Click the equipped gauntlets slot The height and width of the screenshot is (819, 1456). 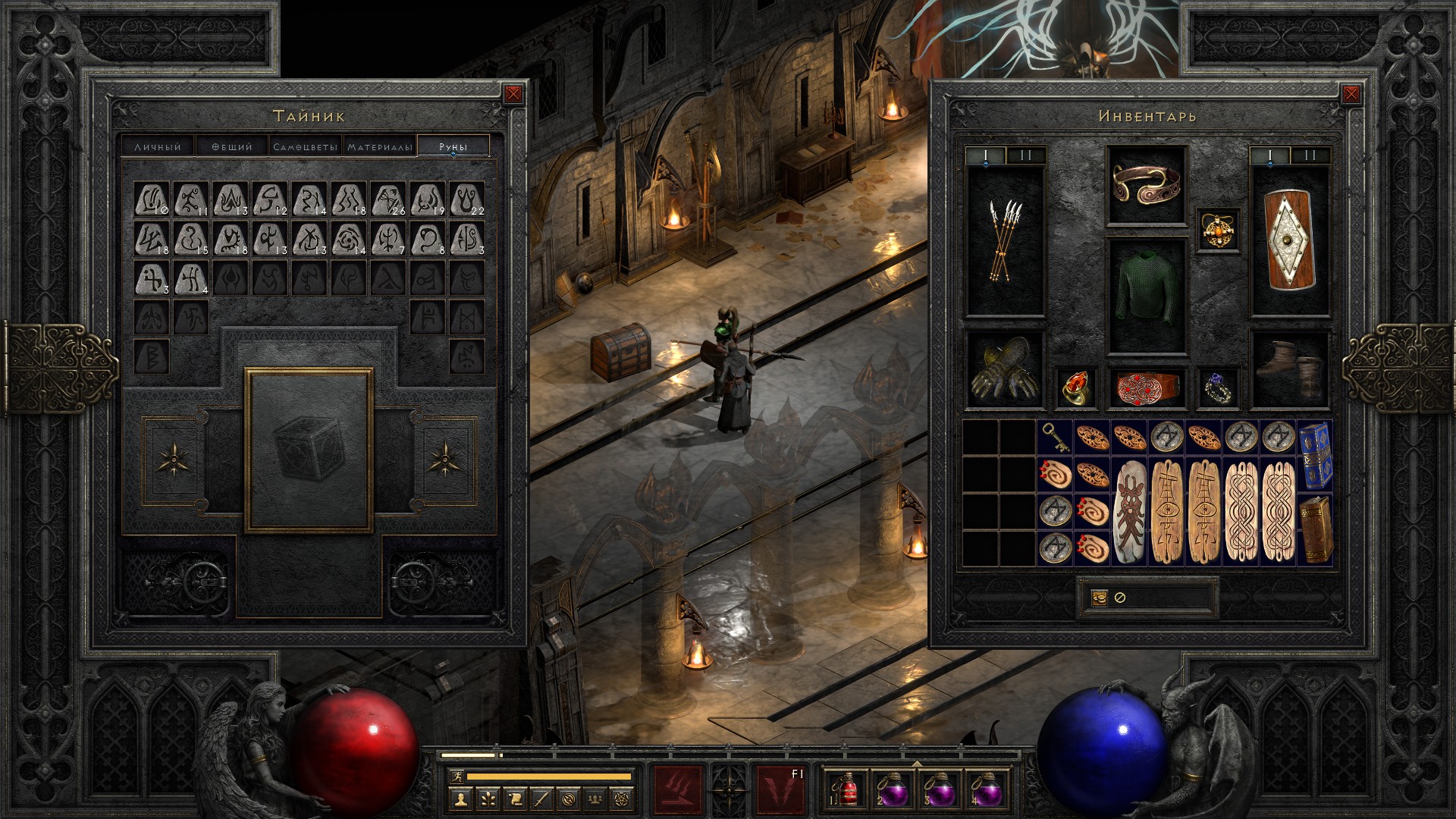click(1006, 370)
